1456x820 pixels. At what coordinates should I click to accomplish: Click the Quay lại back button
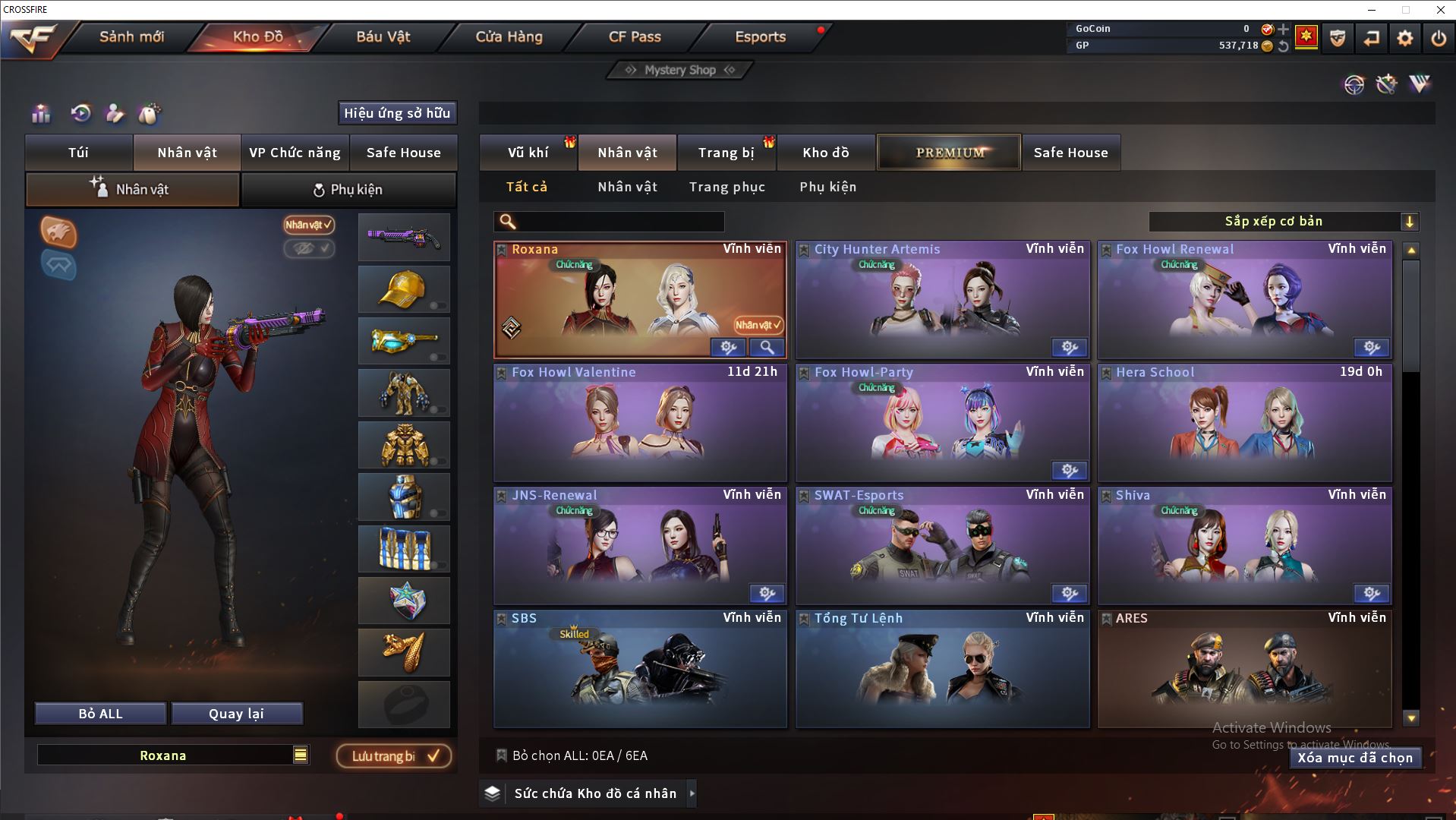[x=236, y=714]
